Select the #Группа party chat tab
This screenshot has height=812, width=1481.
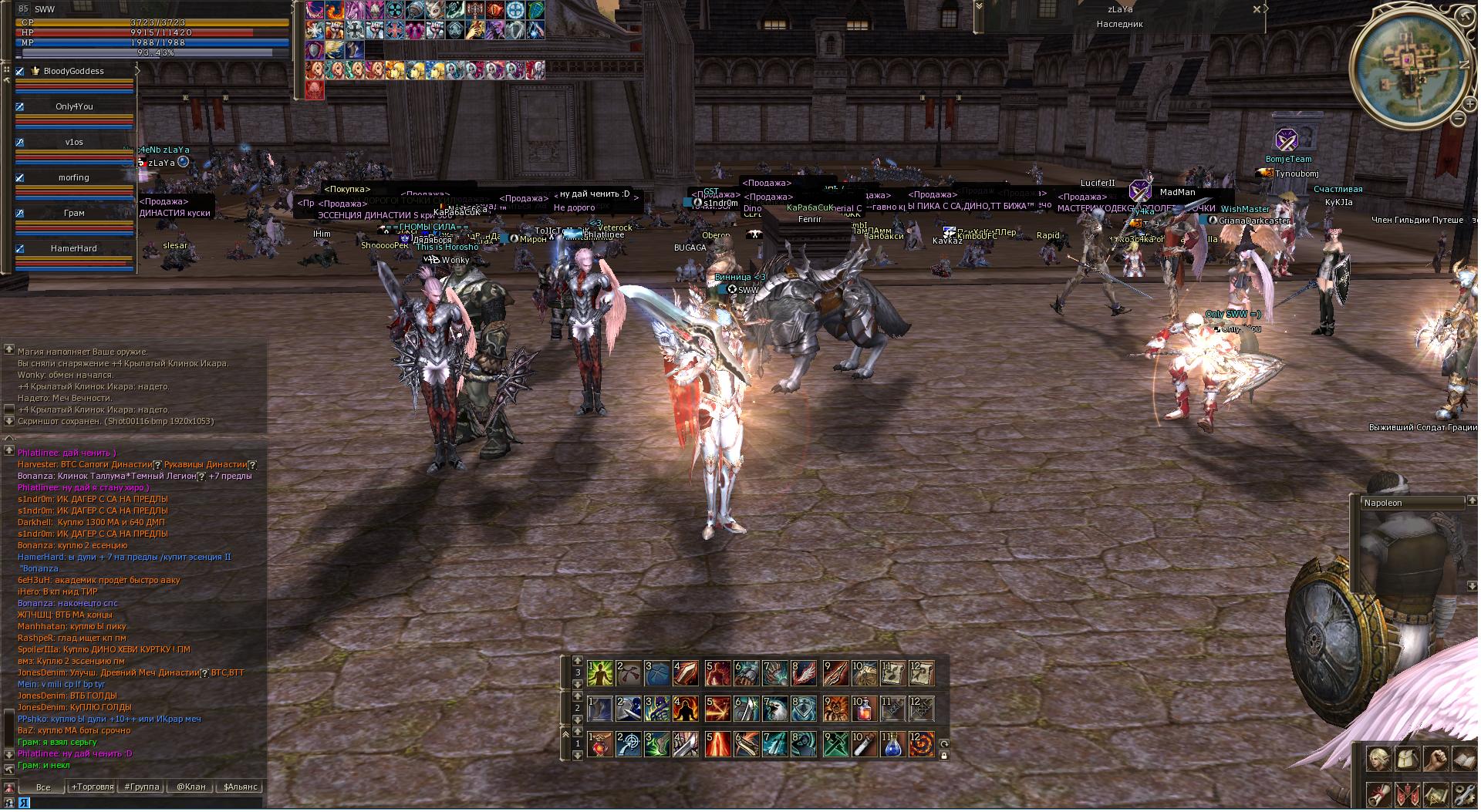tap(142, 787)
